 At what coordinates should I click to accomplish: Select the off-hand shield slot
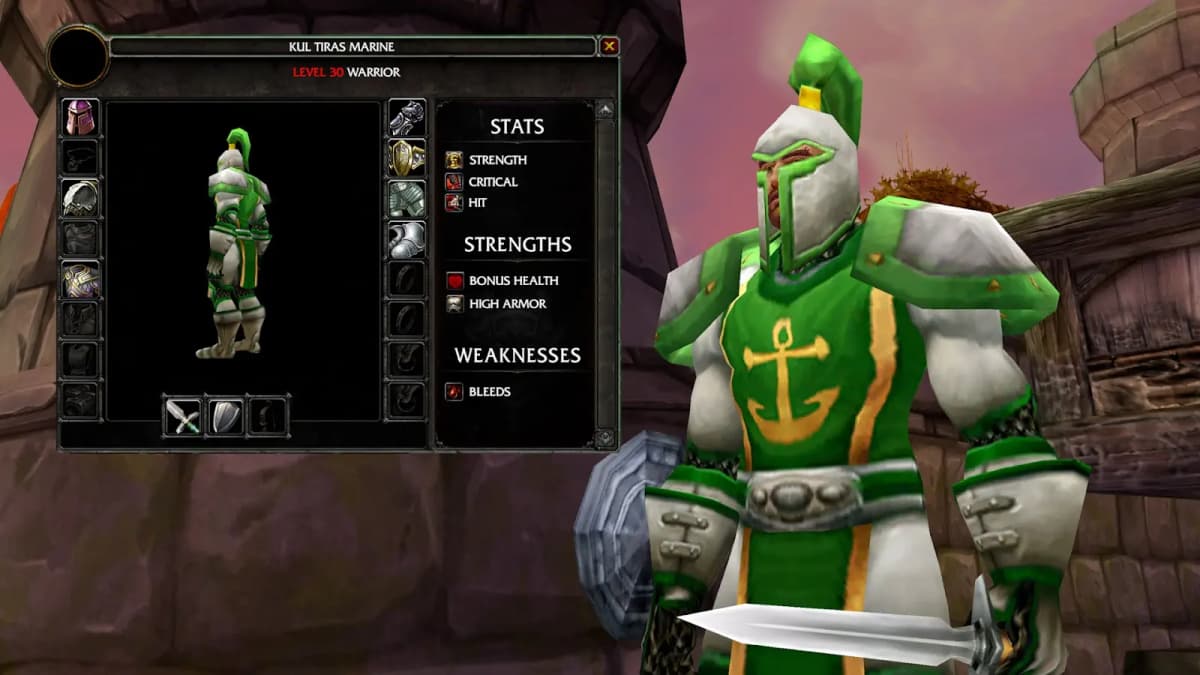(x=226, y=416)
